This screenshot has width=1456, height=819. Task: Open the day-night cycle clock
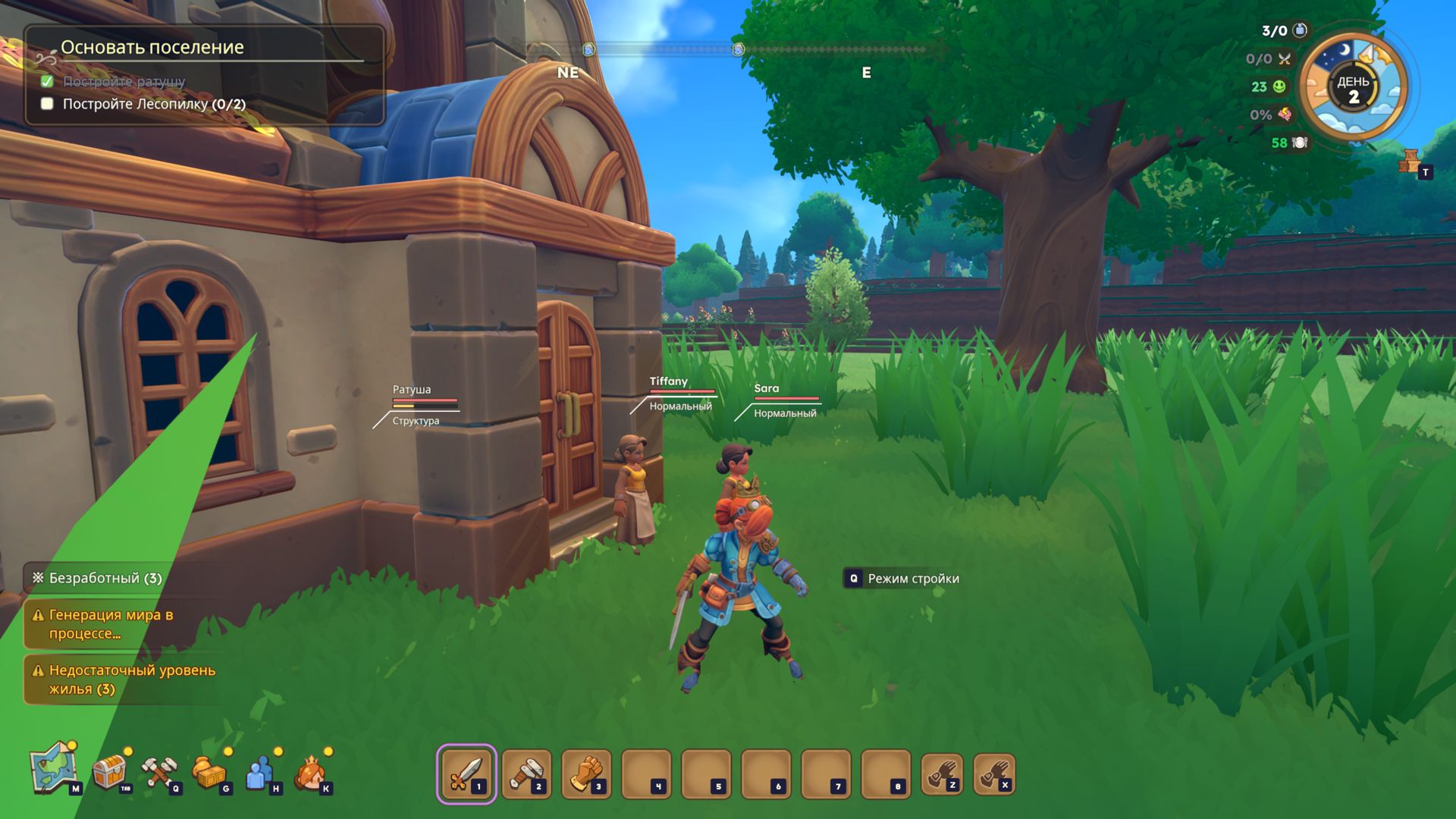click(1353, 88)
